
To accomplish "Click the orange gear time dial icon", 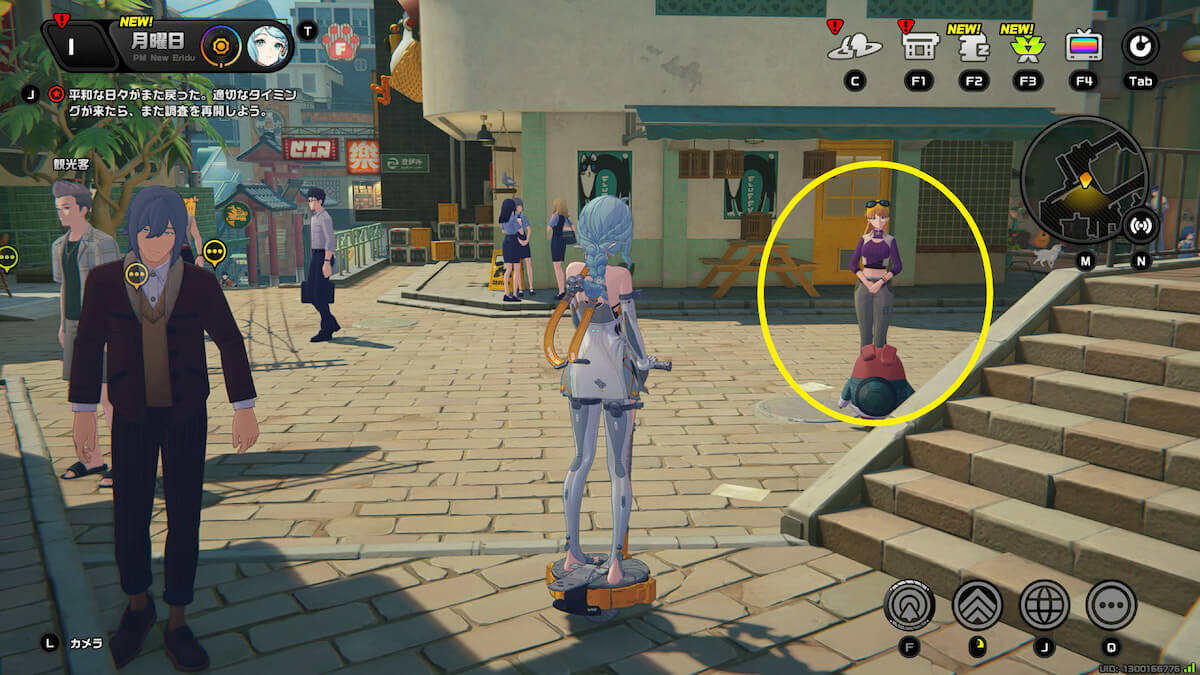I will (218, 45).
